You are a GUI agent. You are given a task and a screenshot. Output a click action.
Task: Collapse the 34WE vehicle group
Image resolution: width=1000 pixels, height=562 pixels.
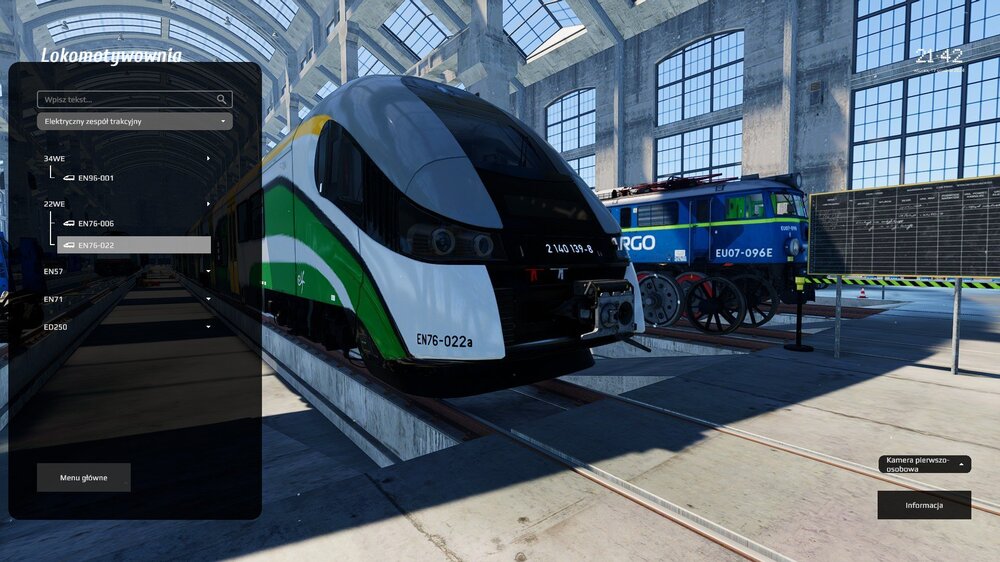[x=127, y=158]
